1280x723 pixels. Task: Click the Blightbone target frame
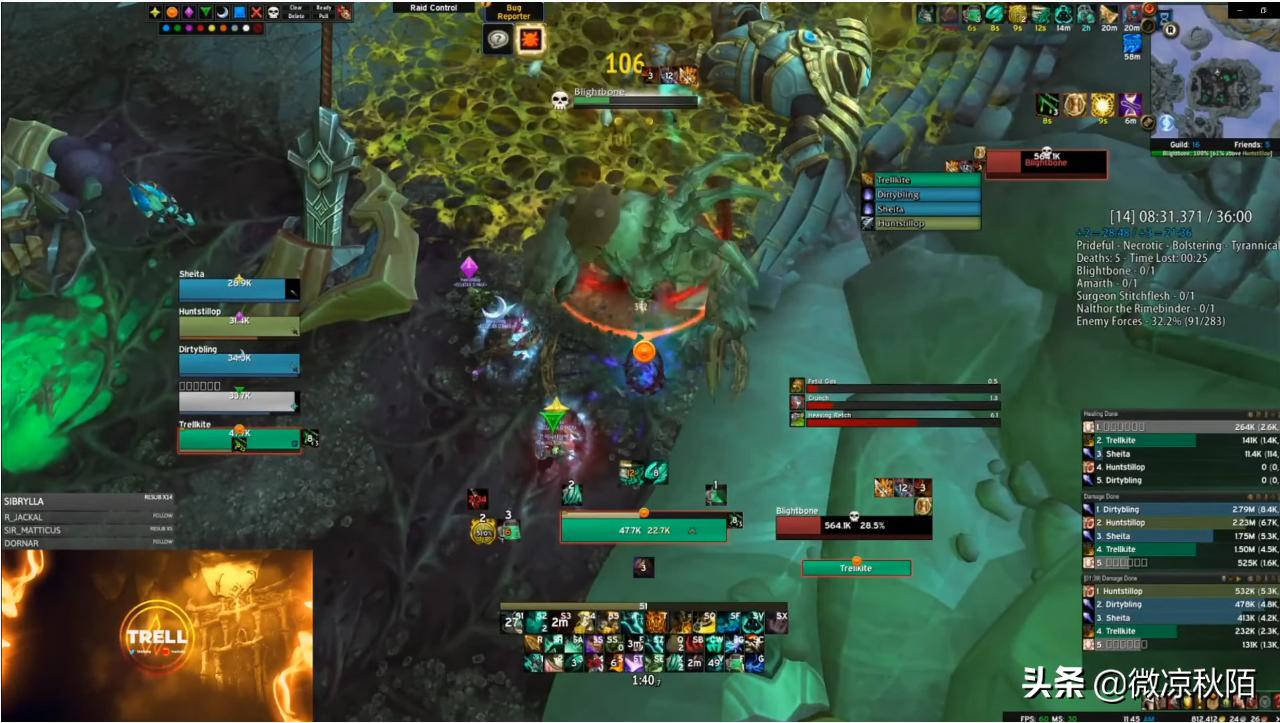[853, 526]
